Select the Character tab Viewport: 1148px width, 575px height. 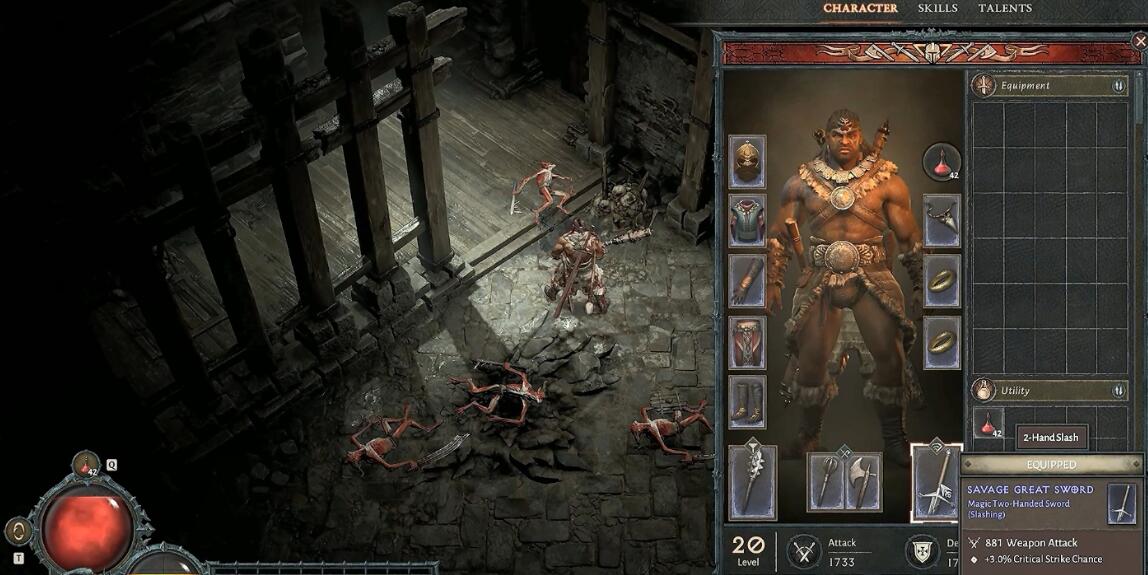click(x=860, y=9)
